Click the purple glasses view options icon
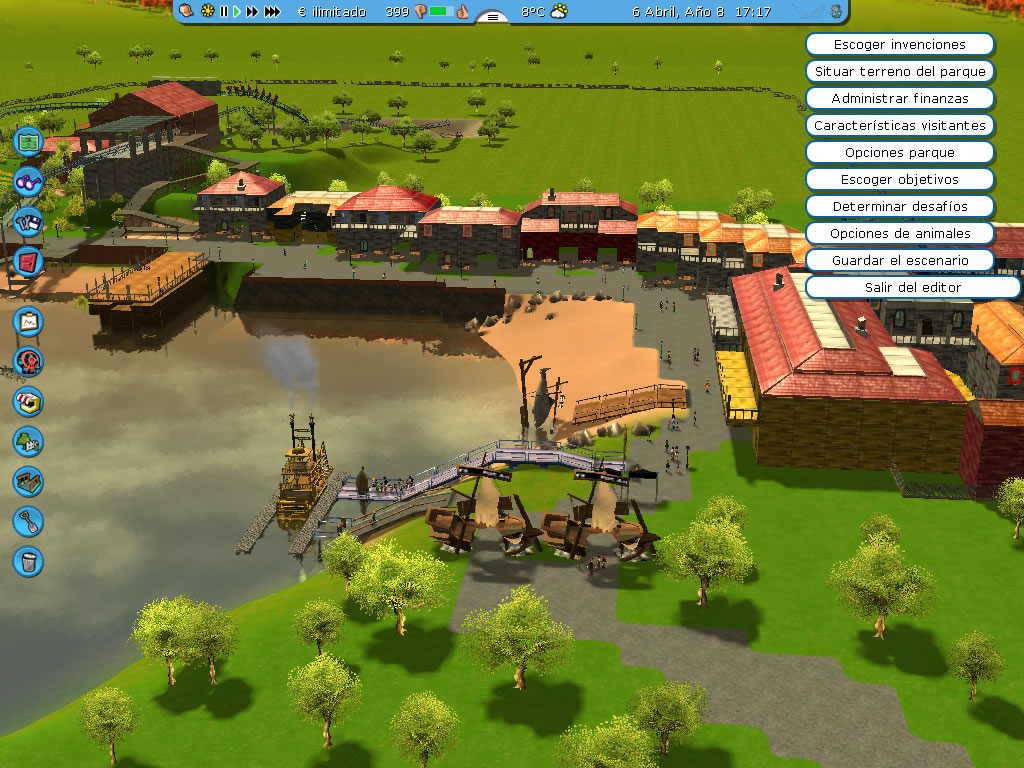 (28, 181)
